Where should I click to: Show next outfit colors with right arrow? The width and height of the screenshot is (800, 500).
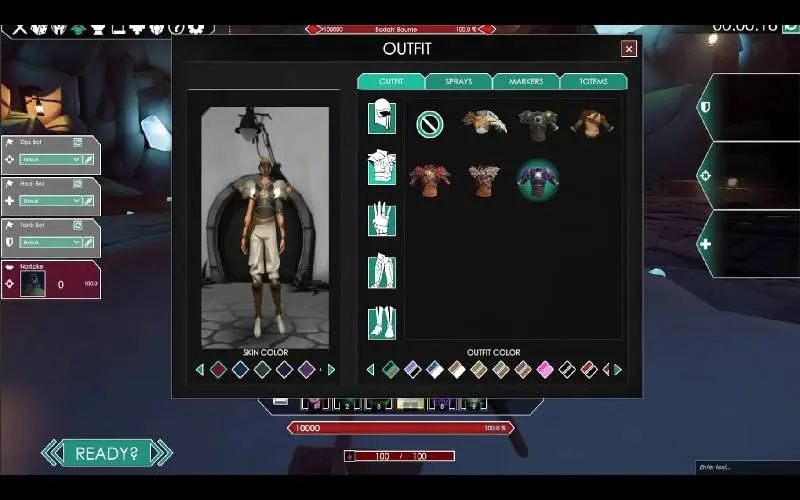click(618, 370)
